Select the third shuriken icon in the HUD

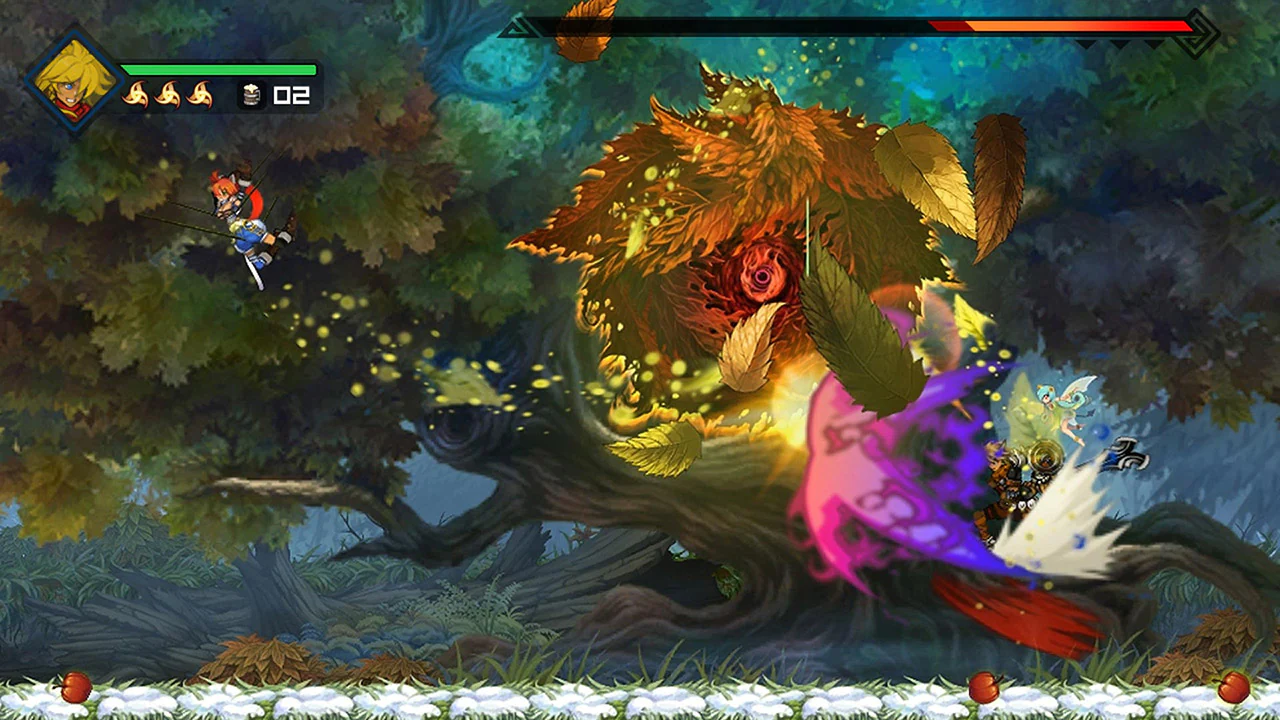pos(200,94)
